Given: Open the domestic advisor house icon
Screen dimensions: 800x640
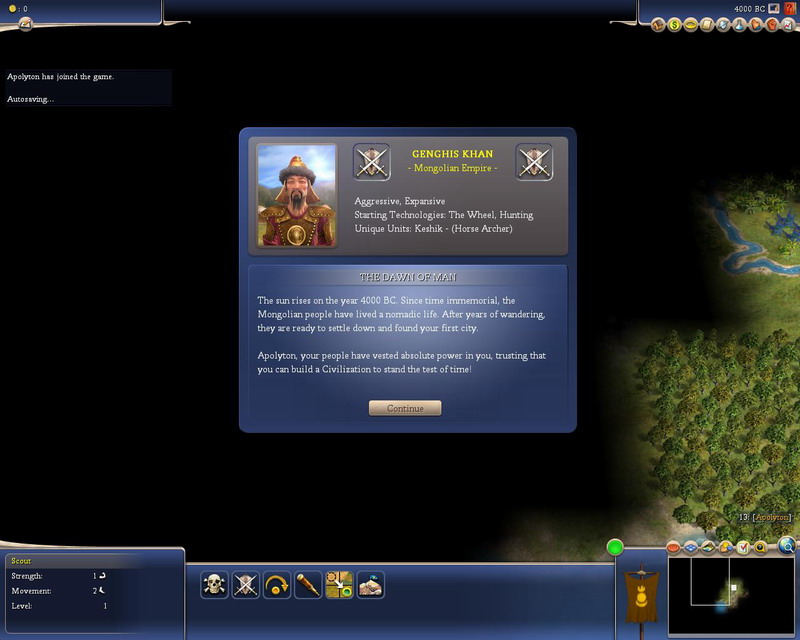Looking at the screenshot, I should 658,24.
